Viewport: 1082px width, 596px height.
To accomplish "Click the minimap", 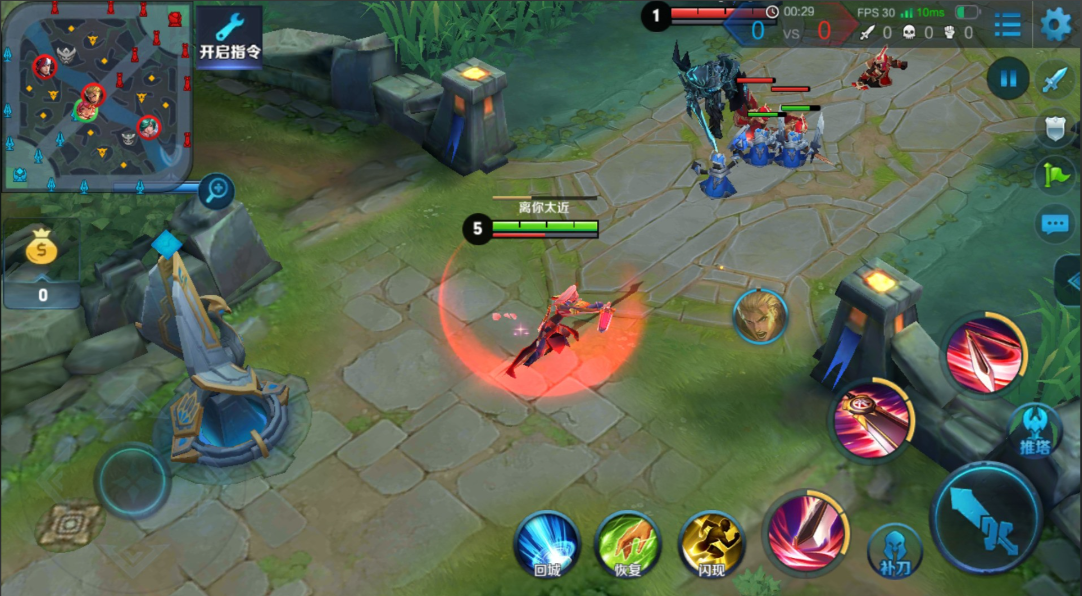I will pos(96,95).
